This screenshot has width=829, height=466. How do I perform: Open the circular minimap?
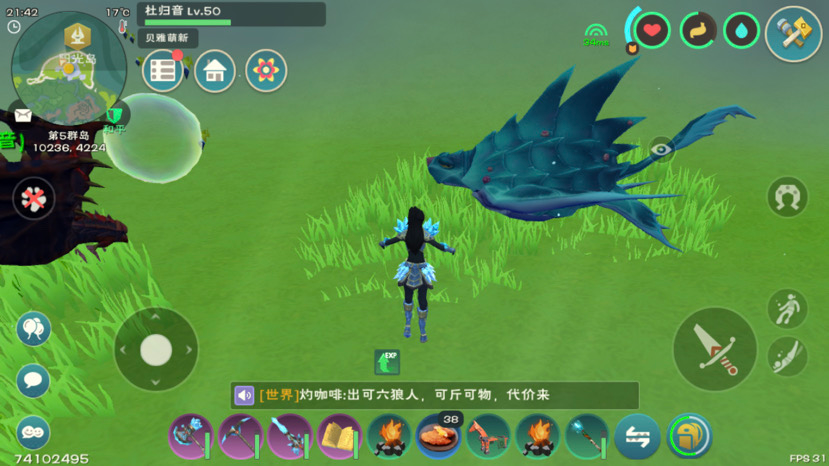click(x=68, y=68)
